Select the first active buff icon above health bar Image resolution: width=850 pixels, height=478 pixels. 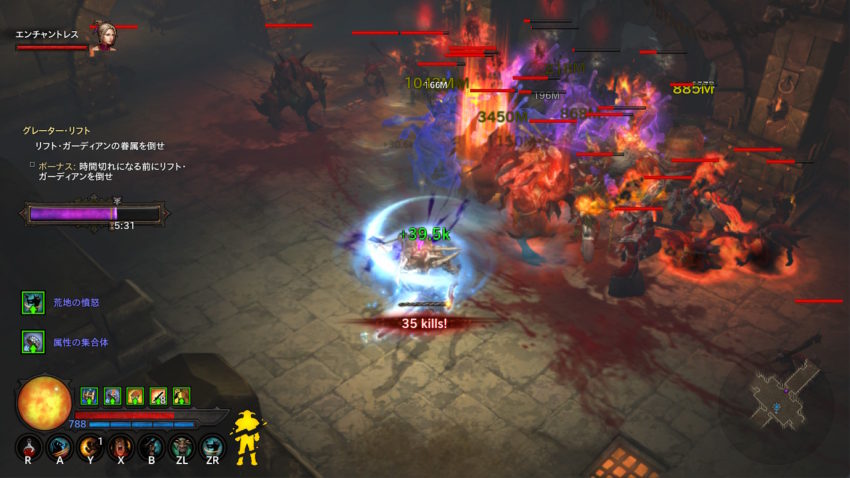(x=88, y=395)
